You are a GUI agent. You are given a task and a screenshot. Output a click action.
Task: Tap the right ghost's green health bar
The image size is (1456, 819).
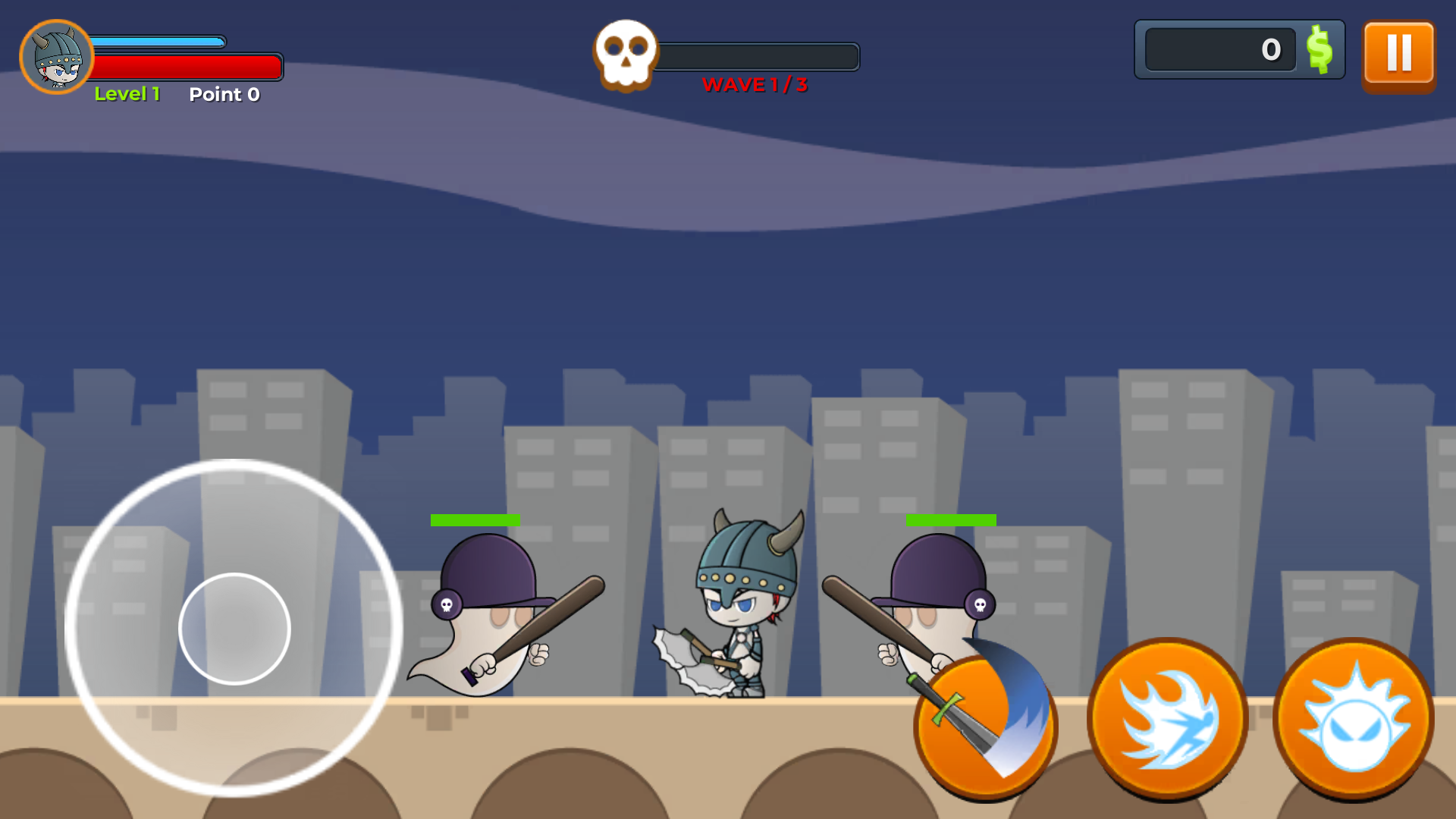(949, 519)
